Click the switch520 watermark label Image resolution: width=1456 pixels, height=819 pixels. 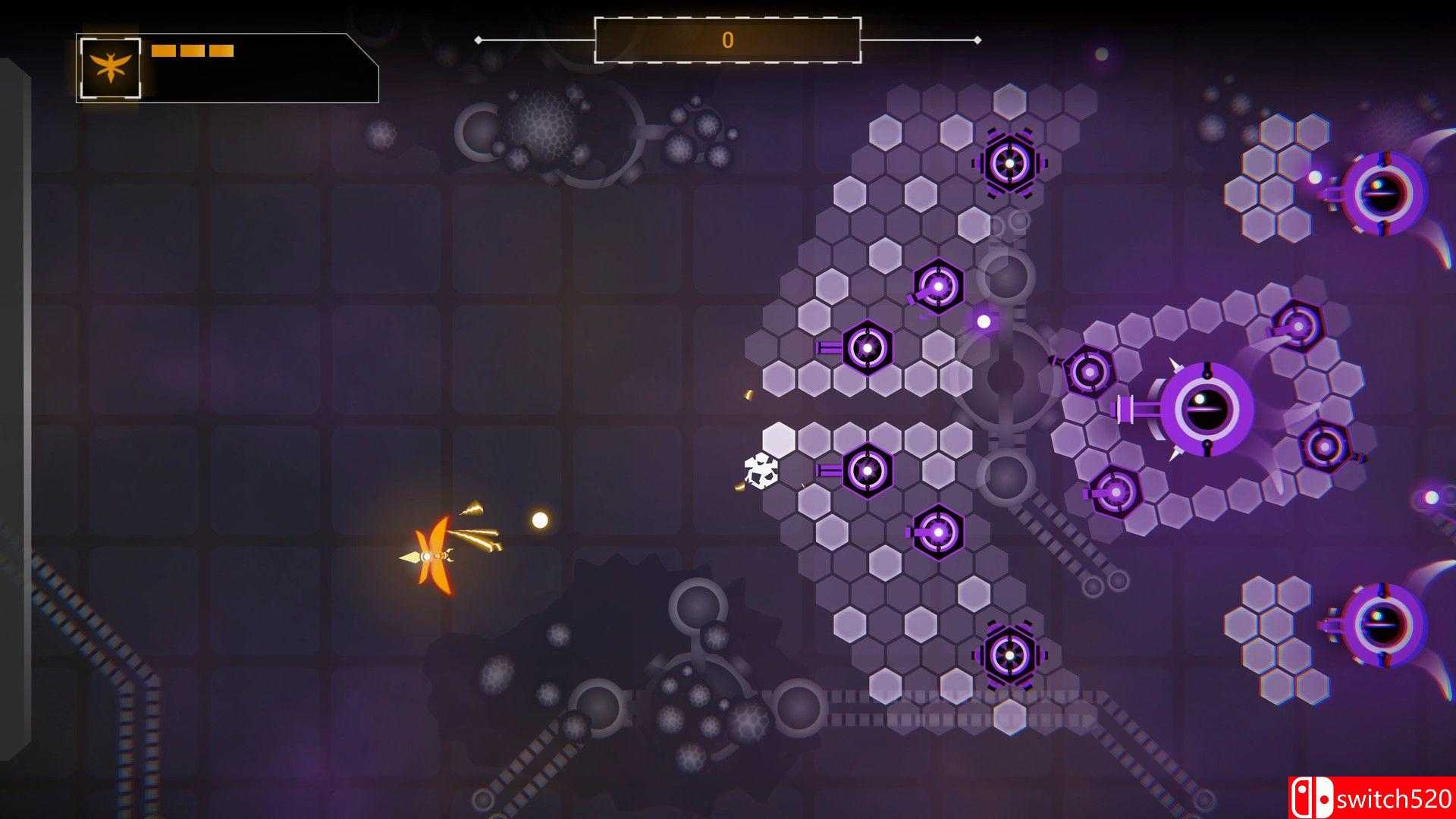coord(1395,795)
